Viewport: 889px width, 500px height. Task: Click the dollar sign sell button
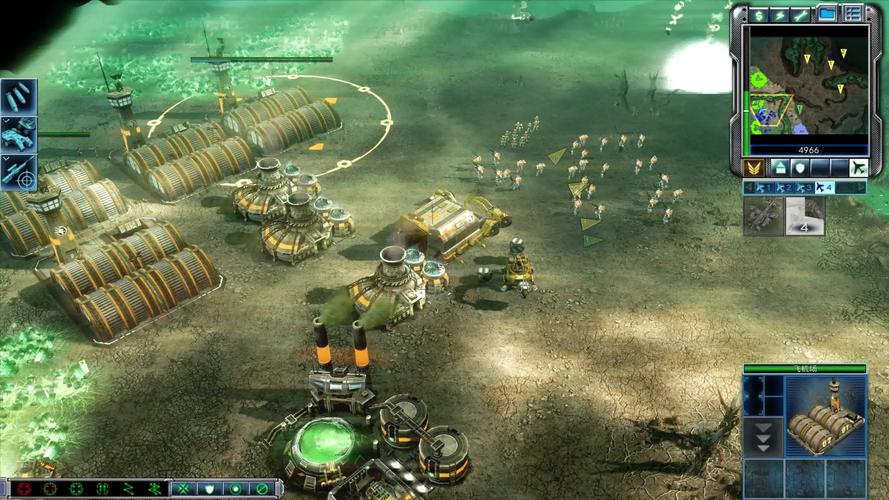[x=759, y=14]
